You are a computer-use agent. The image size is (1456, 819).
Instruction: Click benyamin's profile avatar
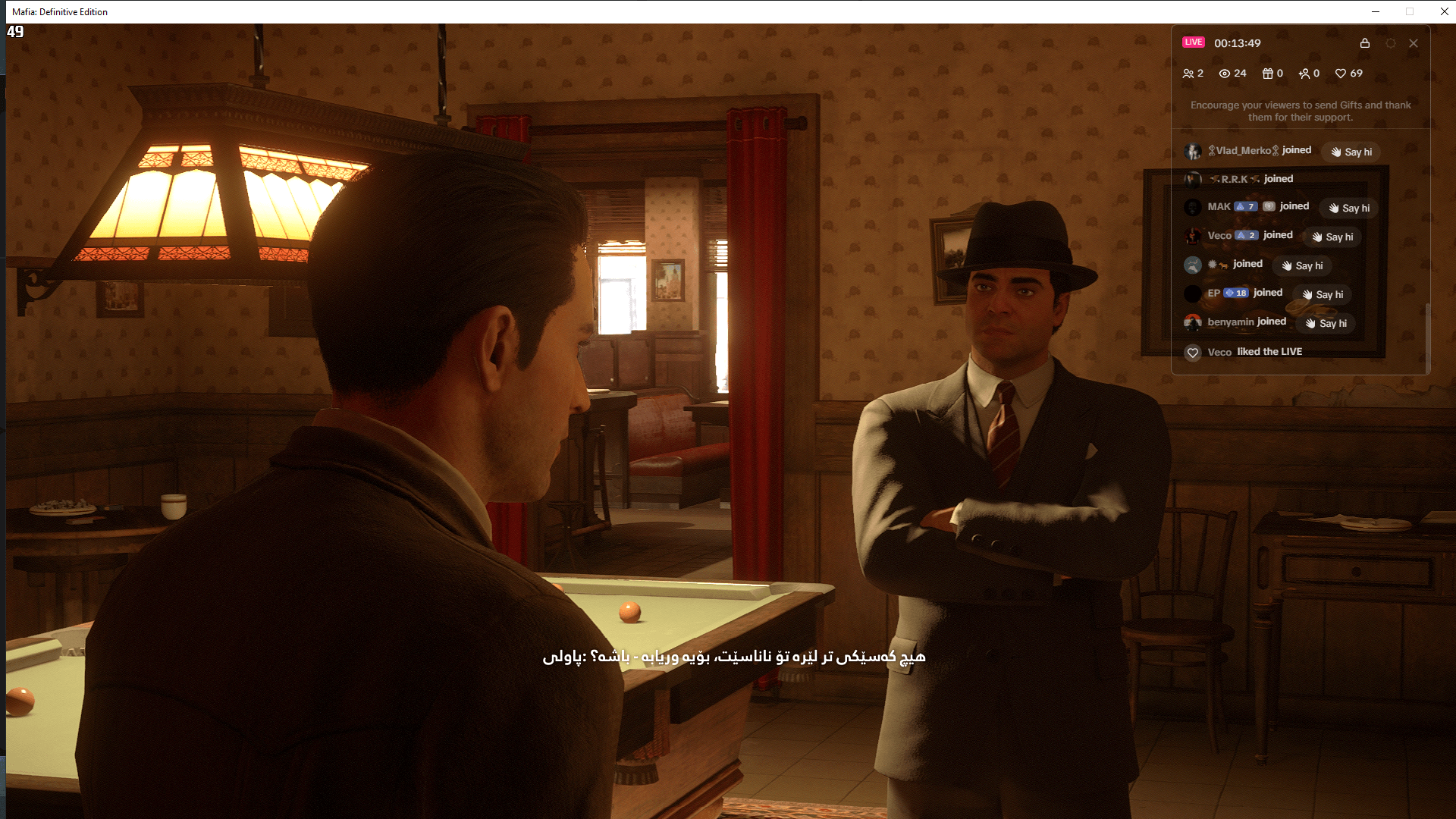[1192, 323]
